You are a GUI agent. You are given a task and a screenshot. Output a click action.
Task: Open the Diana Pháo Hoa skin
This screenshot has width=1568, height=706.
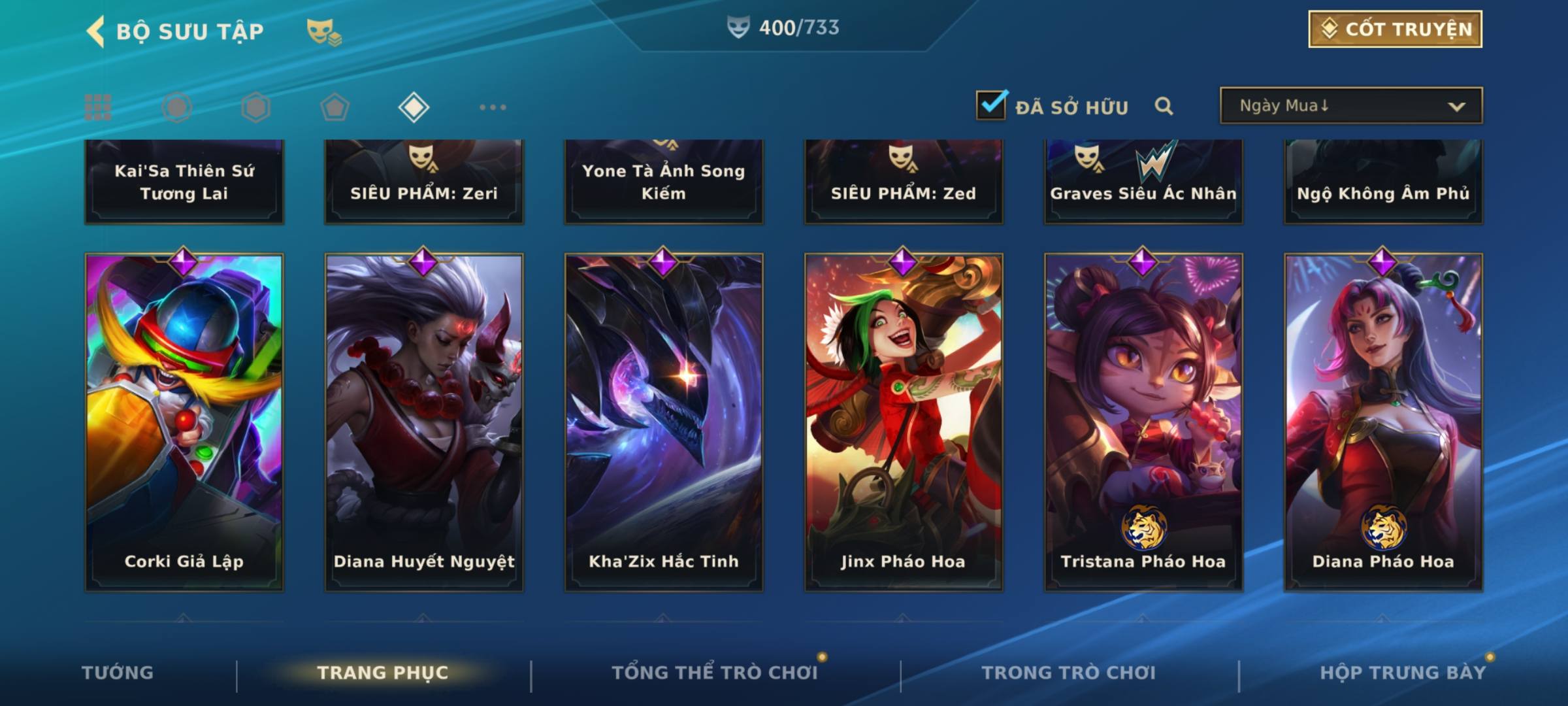pos(1383,422)
